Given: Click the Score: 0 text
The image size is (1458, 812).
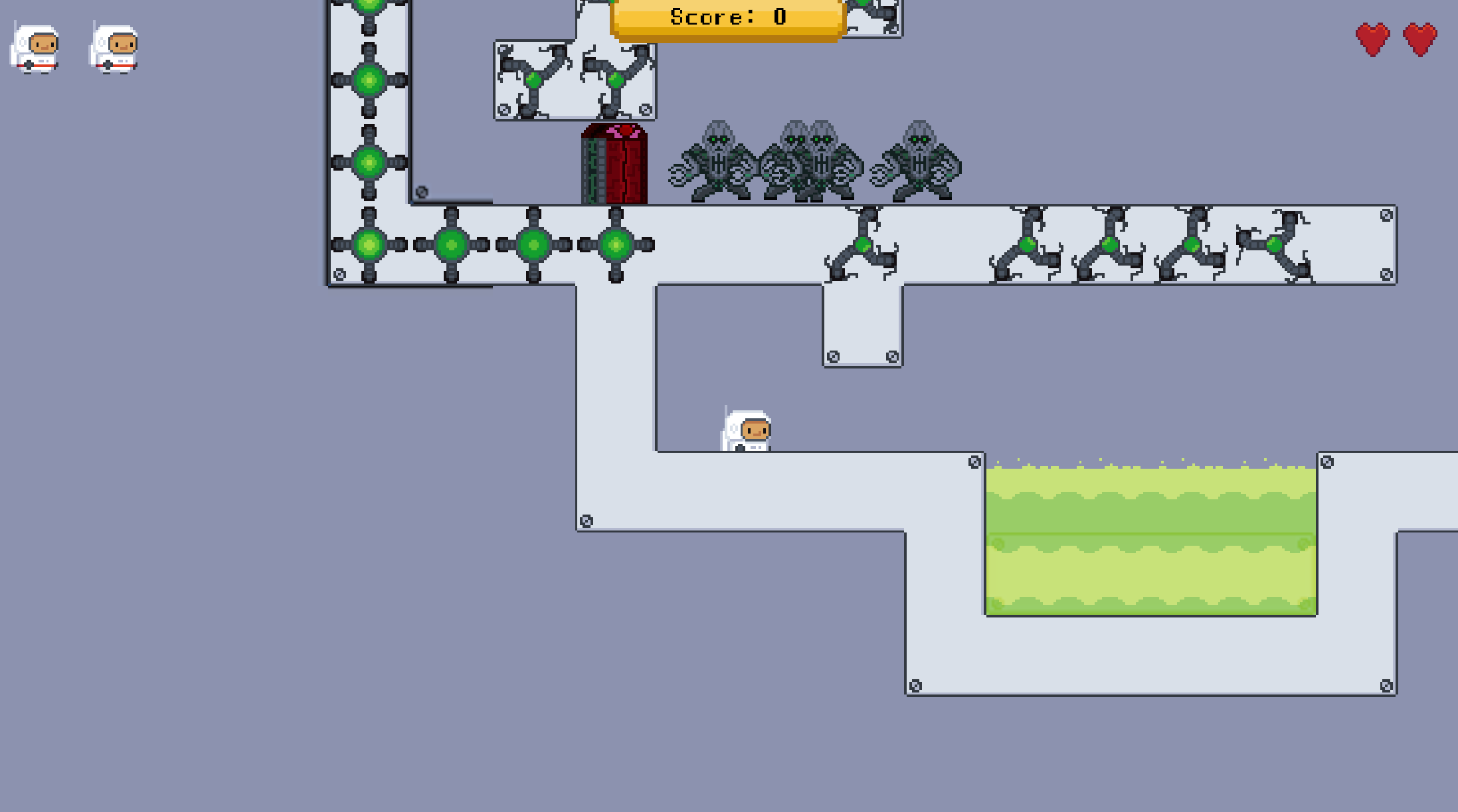Looking at the screenshot, I should coord(727,17).
